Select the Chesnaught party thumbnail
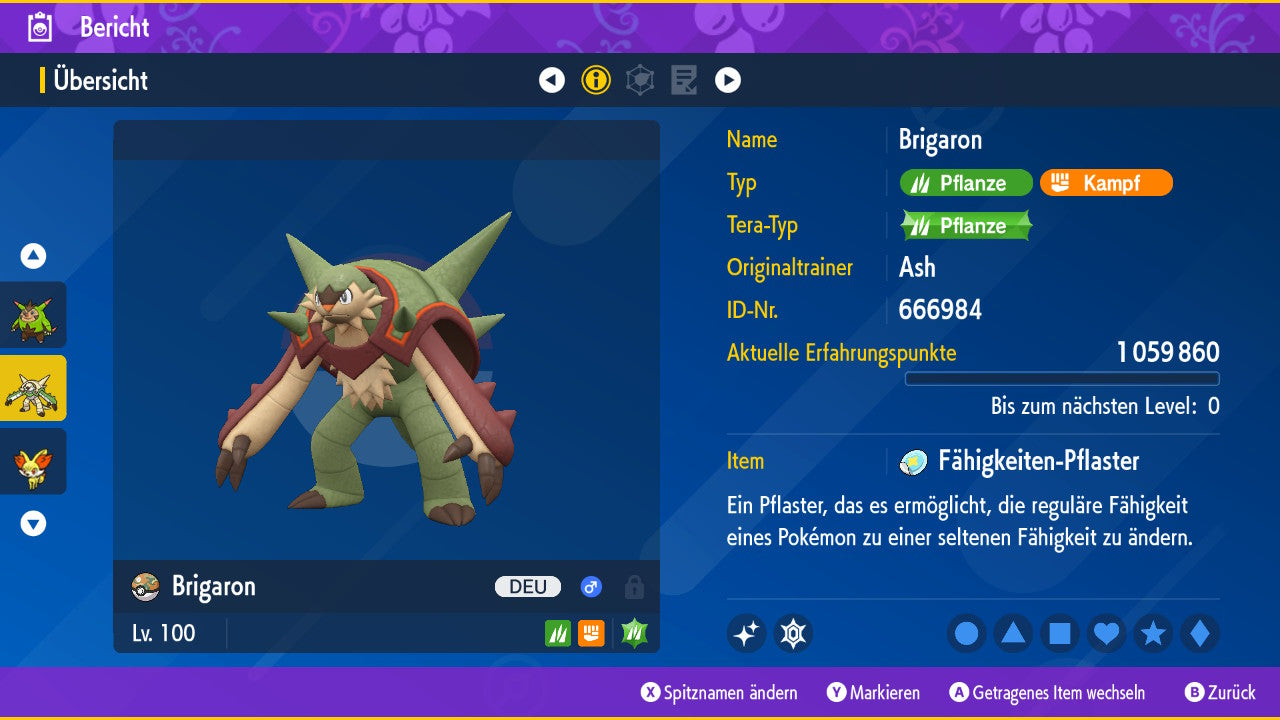The height and width of the screenshot is (720, 1280). 33,388
